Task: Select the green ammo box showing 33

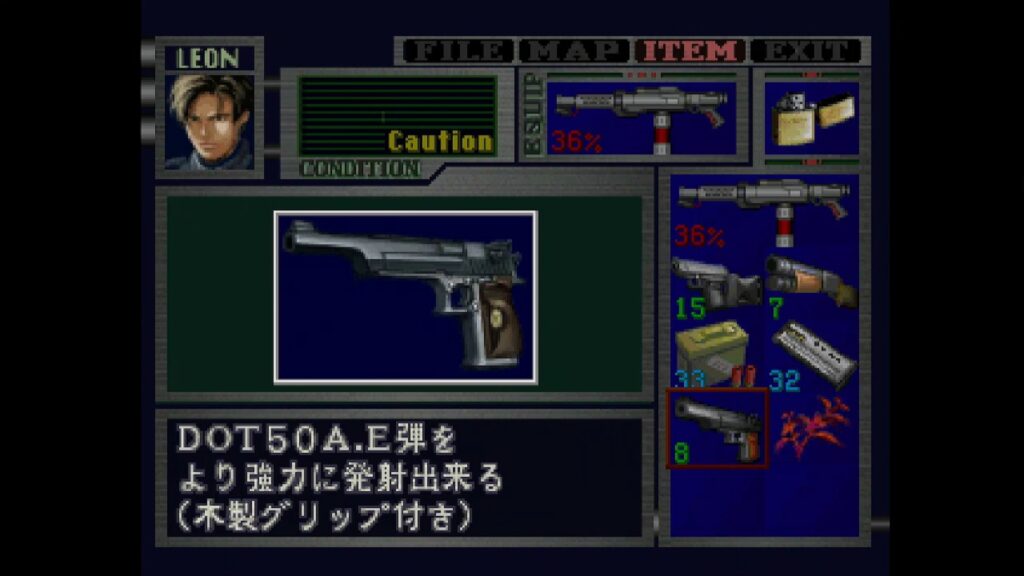Action: [x=715, y=353]
